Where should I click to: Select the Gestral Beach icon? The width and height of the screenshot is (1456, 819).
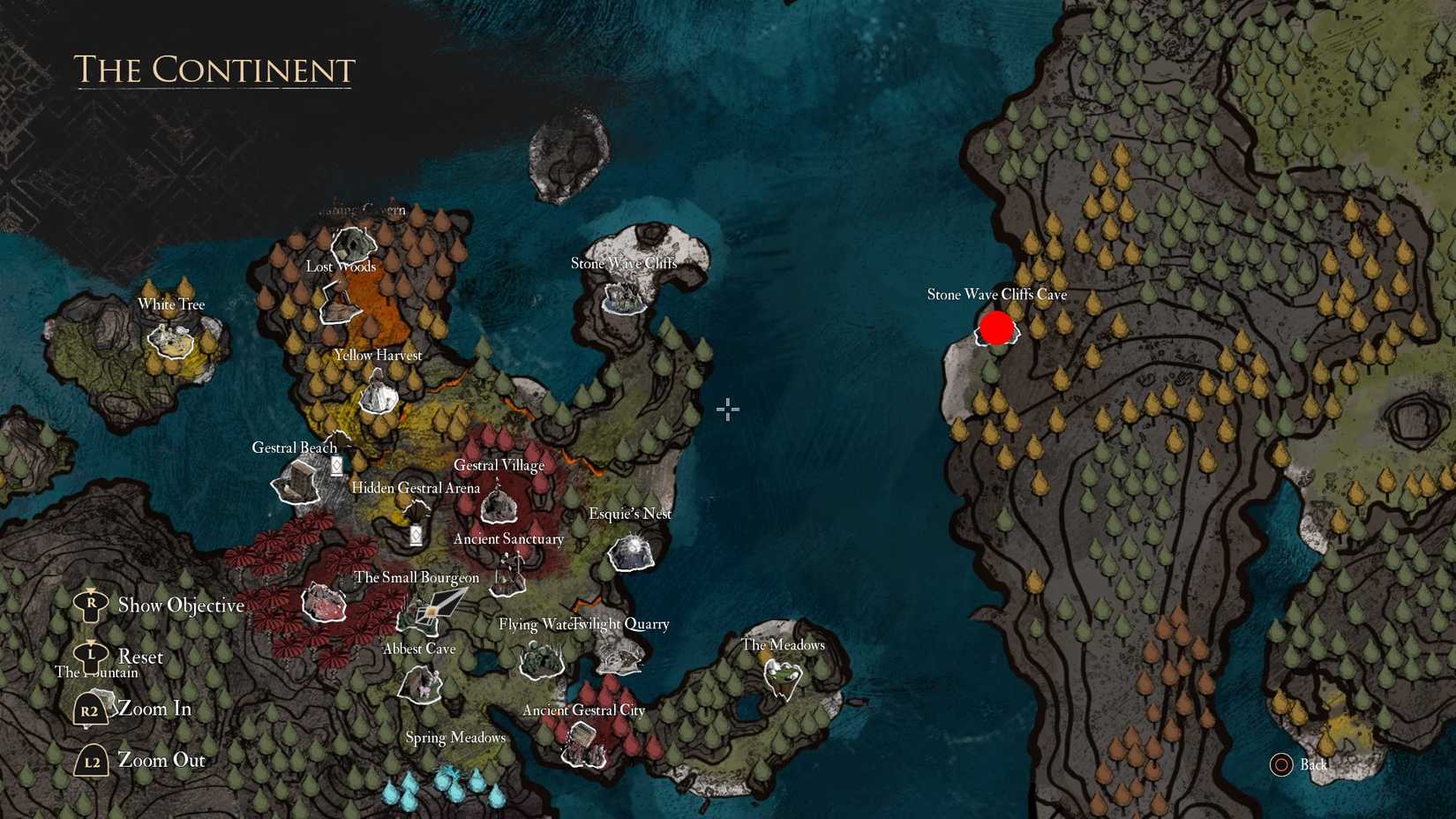pyautogui.click(x=296, y=483)
